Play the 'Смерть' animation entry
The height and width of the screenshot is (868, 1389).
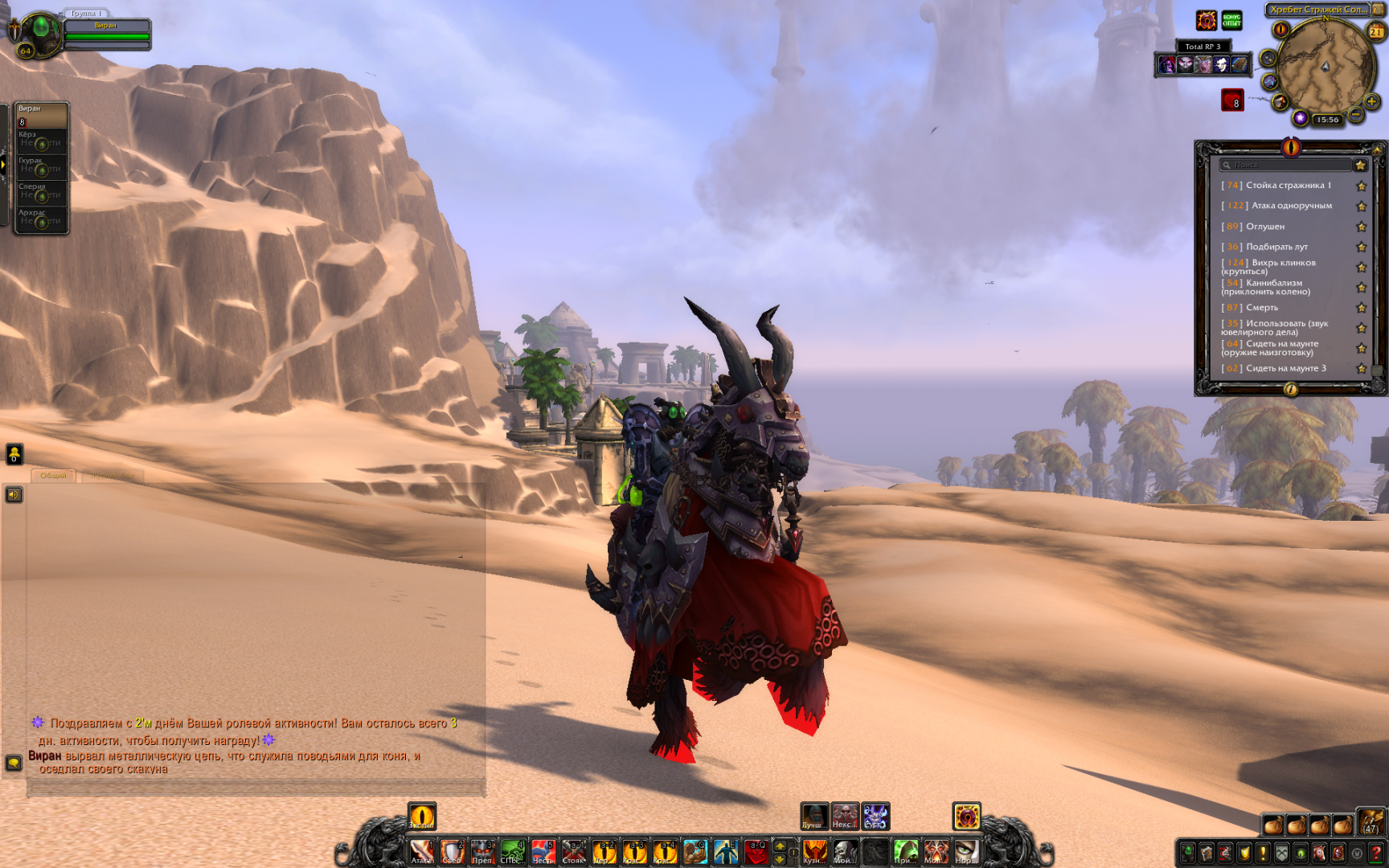click(x=1261, y=308)
